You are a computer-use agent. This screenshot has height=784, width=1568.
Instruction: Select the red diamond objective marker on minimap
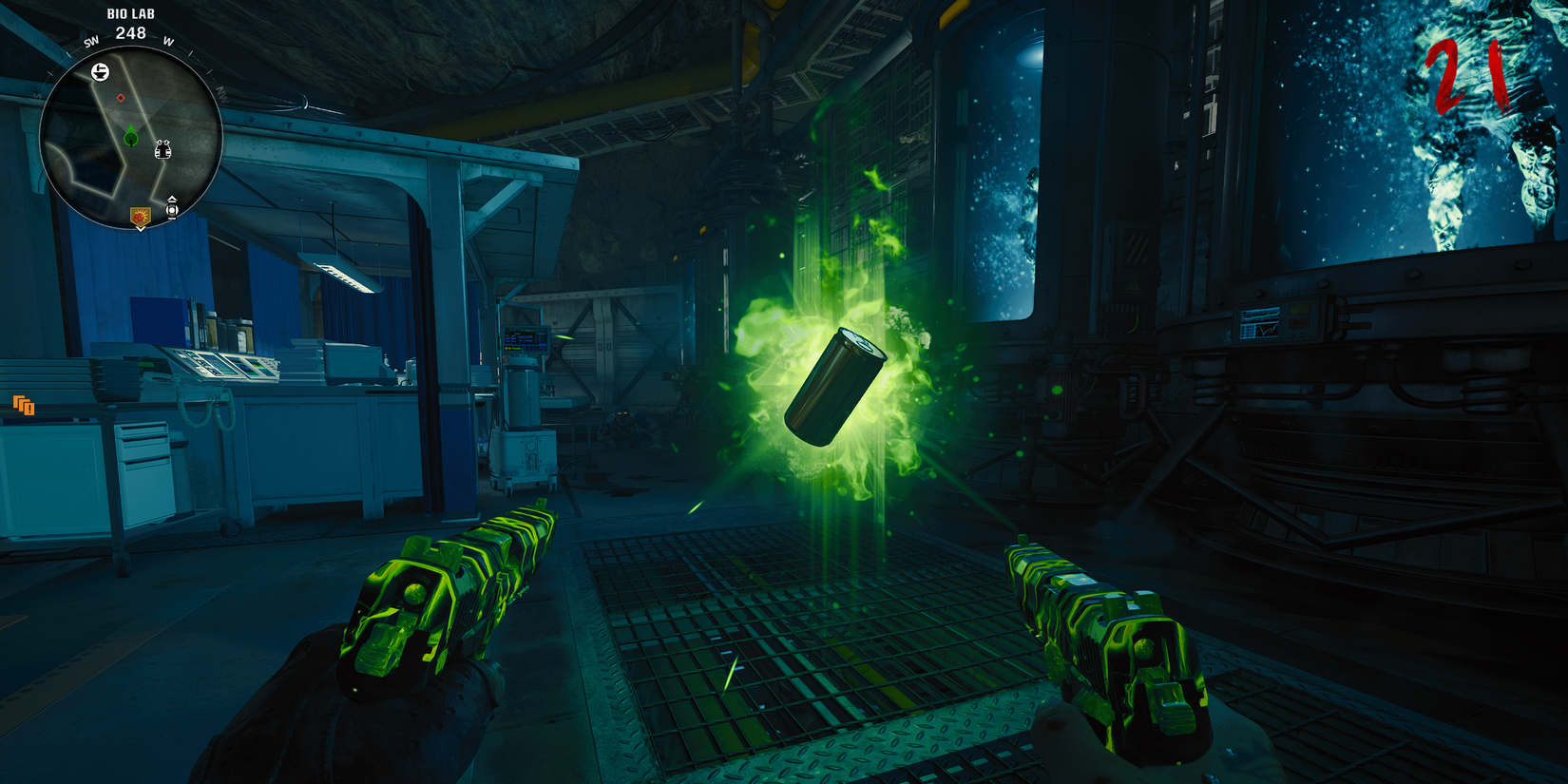pyautogui.click(x=121, y=98)
